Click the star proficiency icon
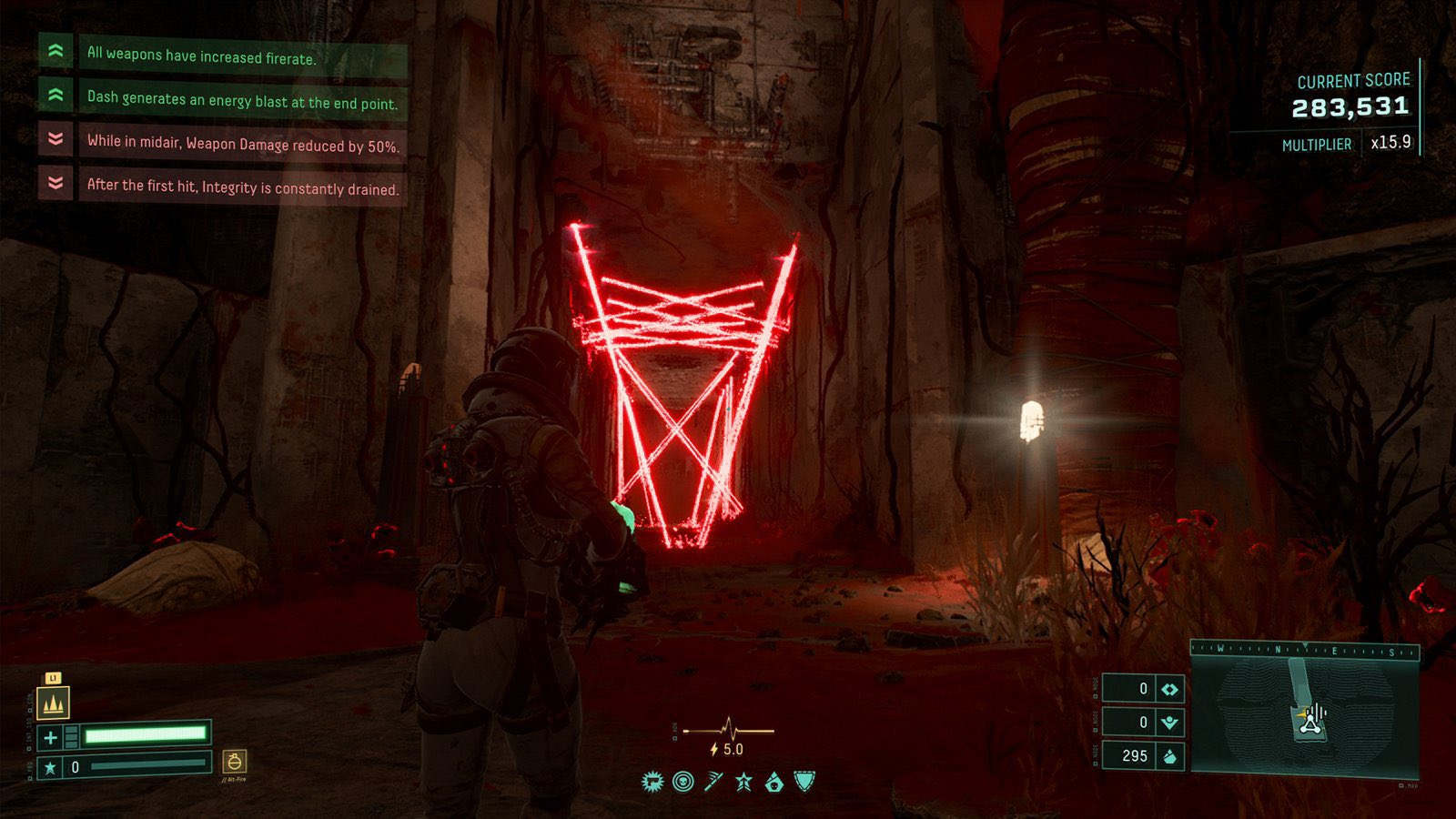Image resolution: width=1456 pixels, height=819 pixels. pos(51,767)
